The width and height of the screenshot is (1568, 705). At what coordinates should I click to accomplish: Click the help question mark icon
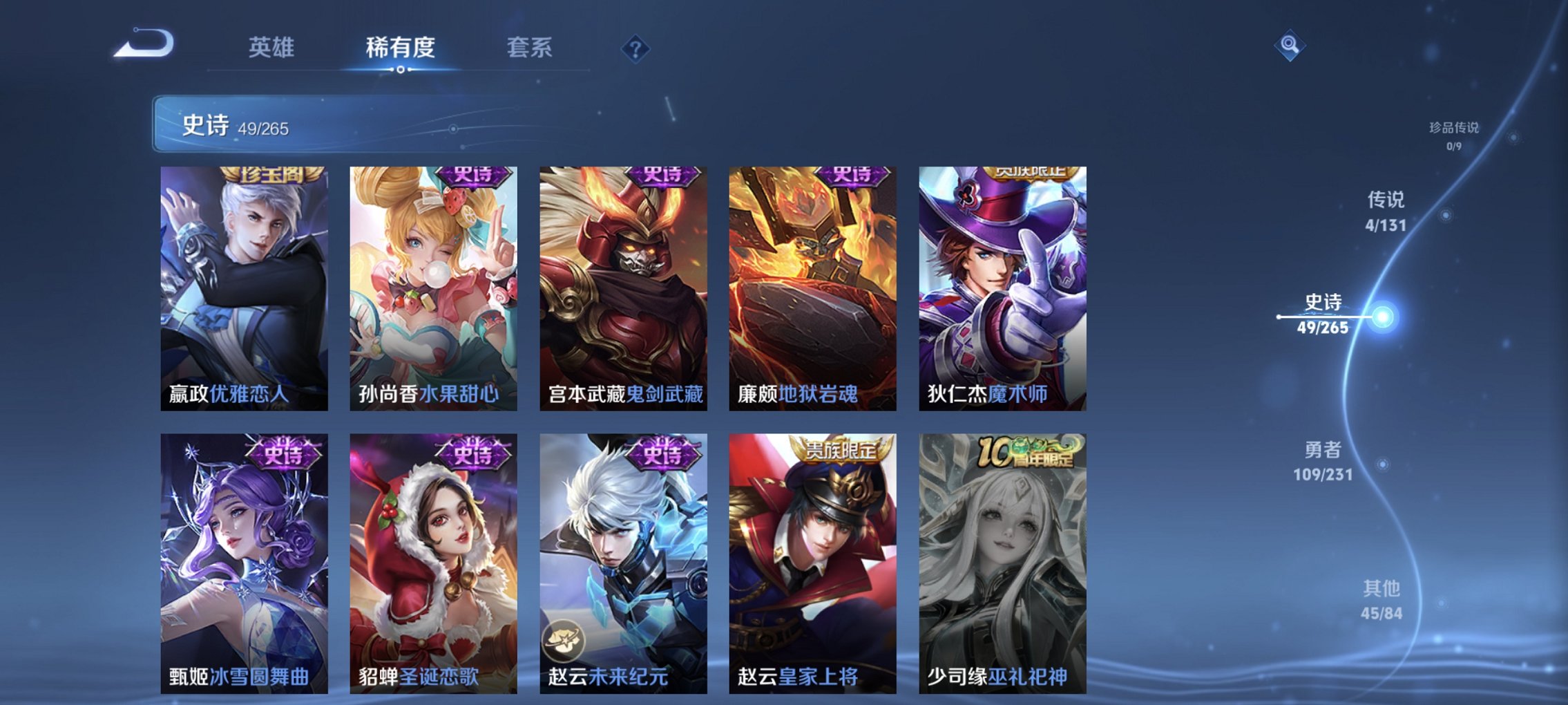click(x=636, y=48)
